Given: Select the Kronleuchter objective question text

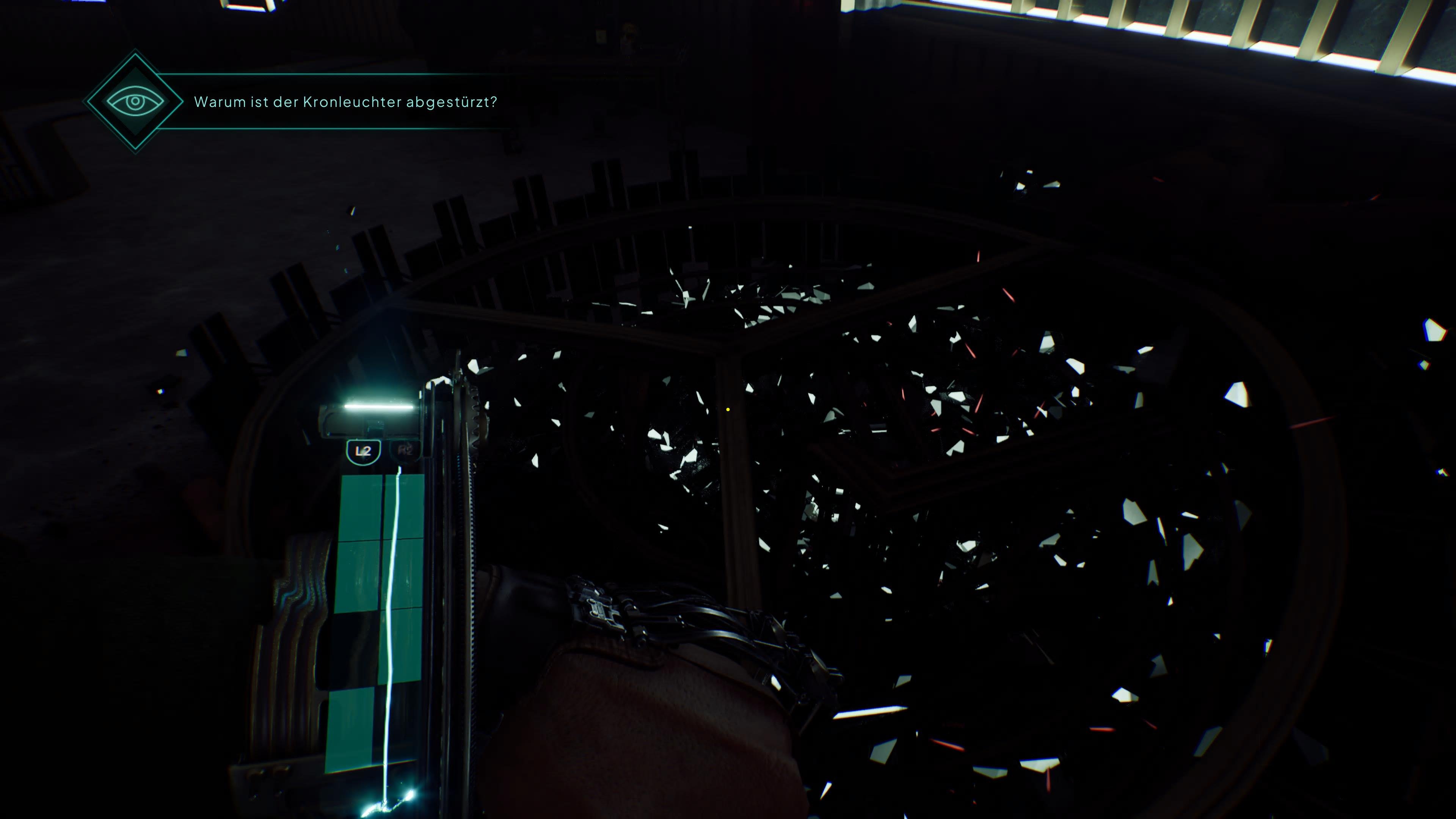Looking at the screenshot, I should (345, 102).
